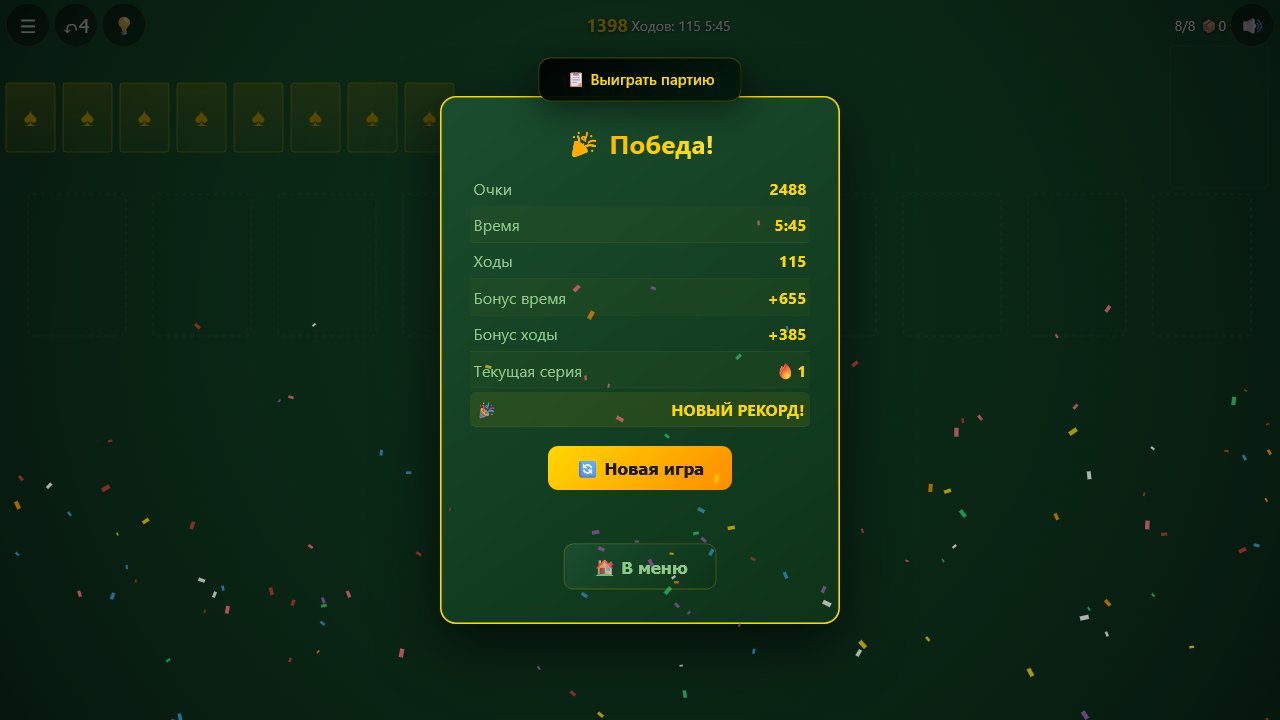Click the coin counter icon
The height and width of the screenshot is (720, 1280).
[1210, 26]
